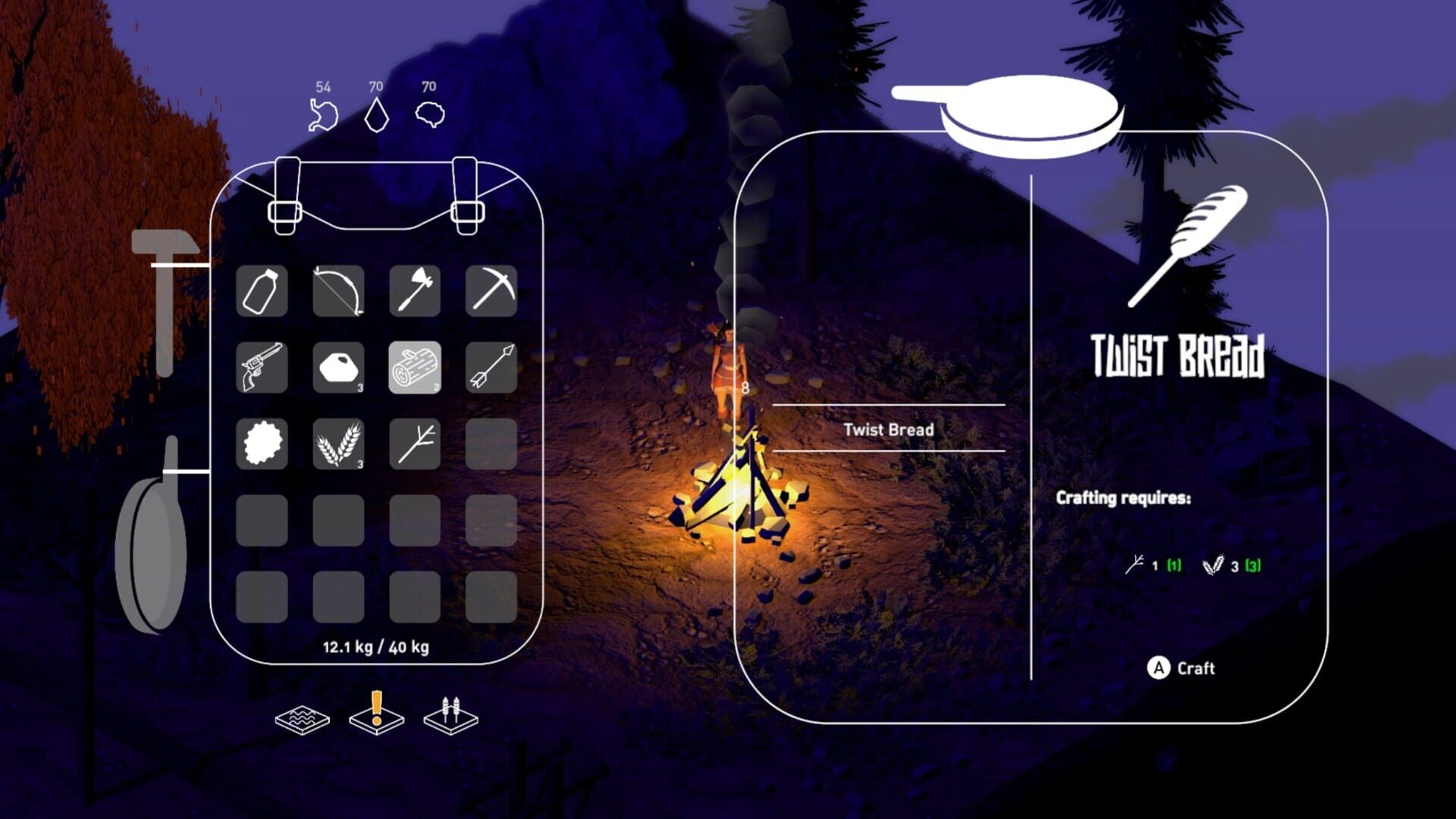Select the Twist Bread recipe entry
This screenshot has width=1456, height=819.
coord(887,429)
